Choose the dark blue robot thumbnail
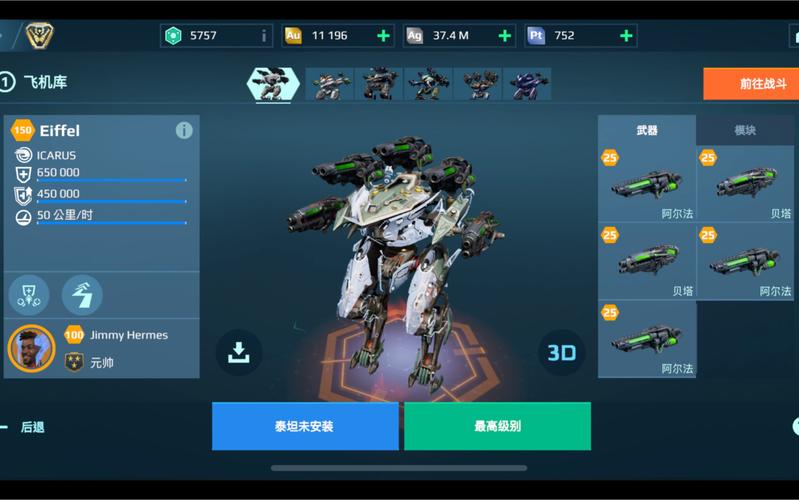 point(526,84)
